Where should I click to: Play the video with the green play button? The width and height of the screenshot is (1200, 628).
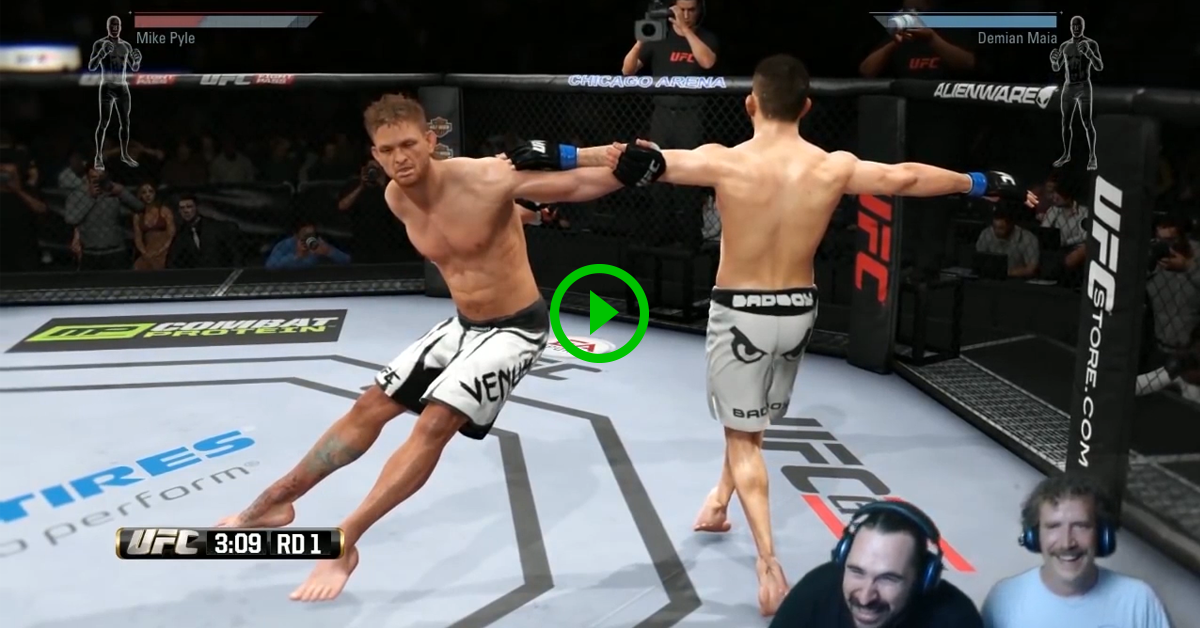[599, 313]
